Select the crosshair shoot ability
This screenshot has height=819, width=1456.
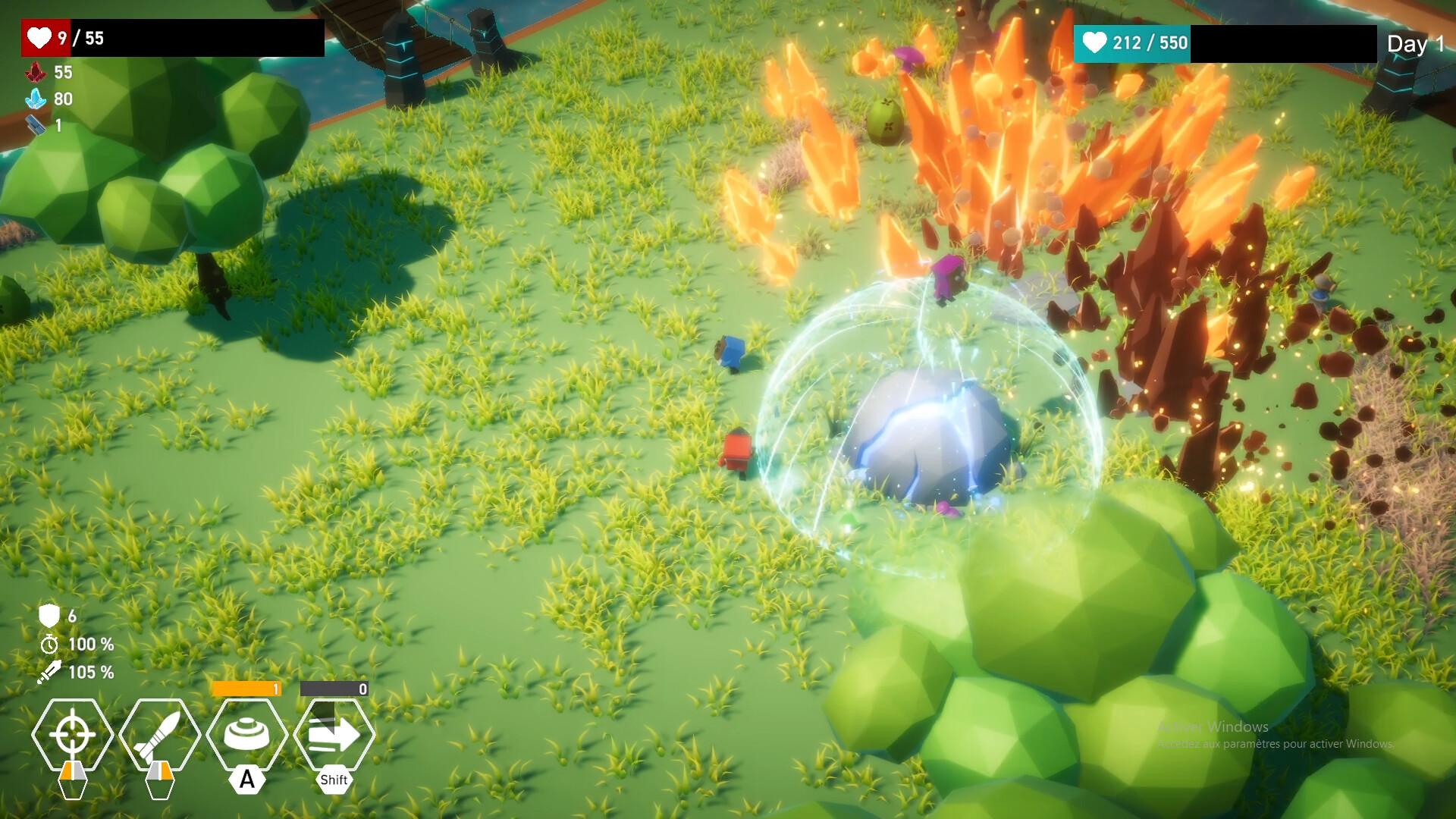73,734
